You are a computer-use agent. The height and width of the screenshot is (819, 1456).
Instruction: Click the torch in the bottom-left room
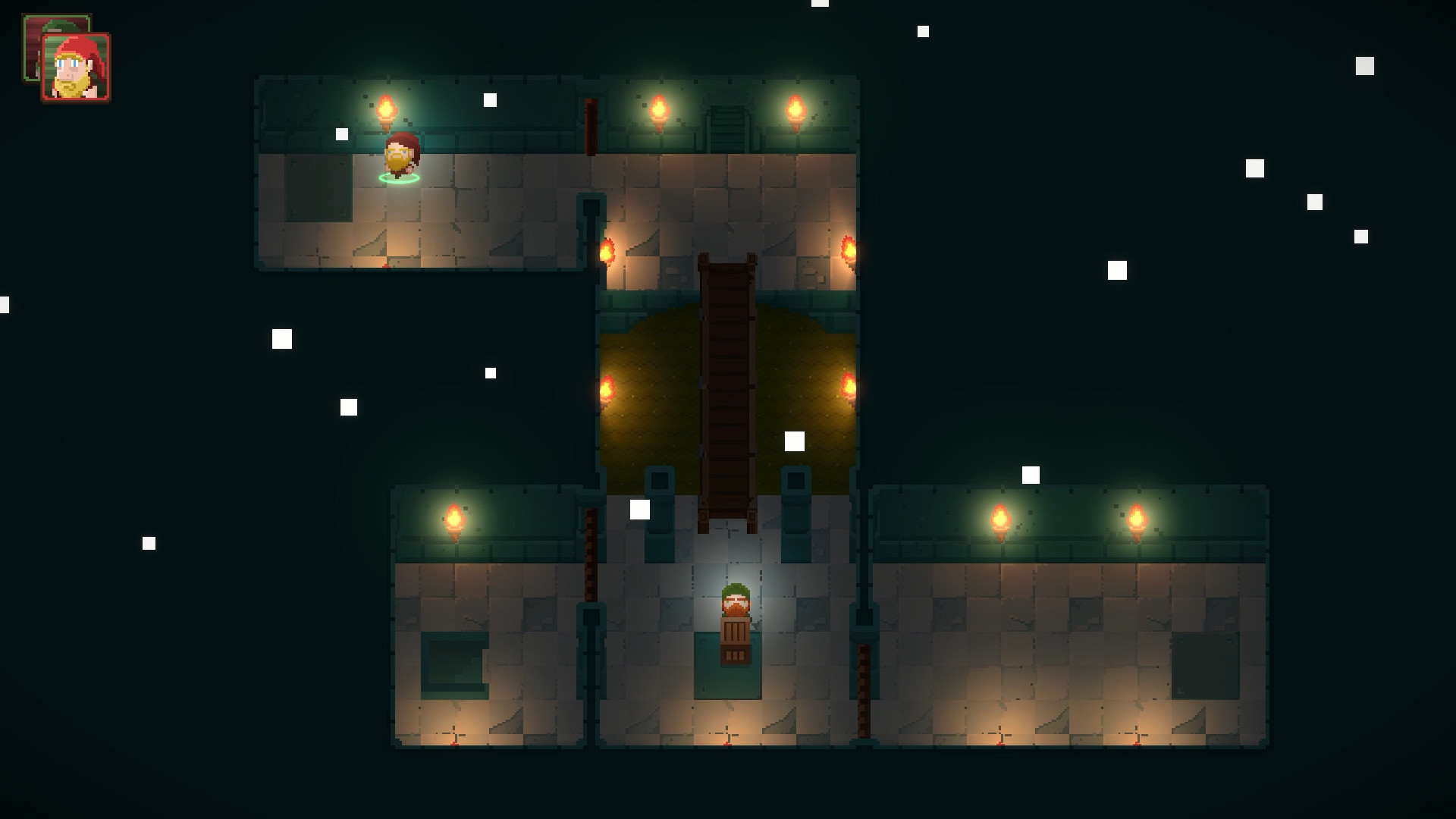[x=455, y=518]
